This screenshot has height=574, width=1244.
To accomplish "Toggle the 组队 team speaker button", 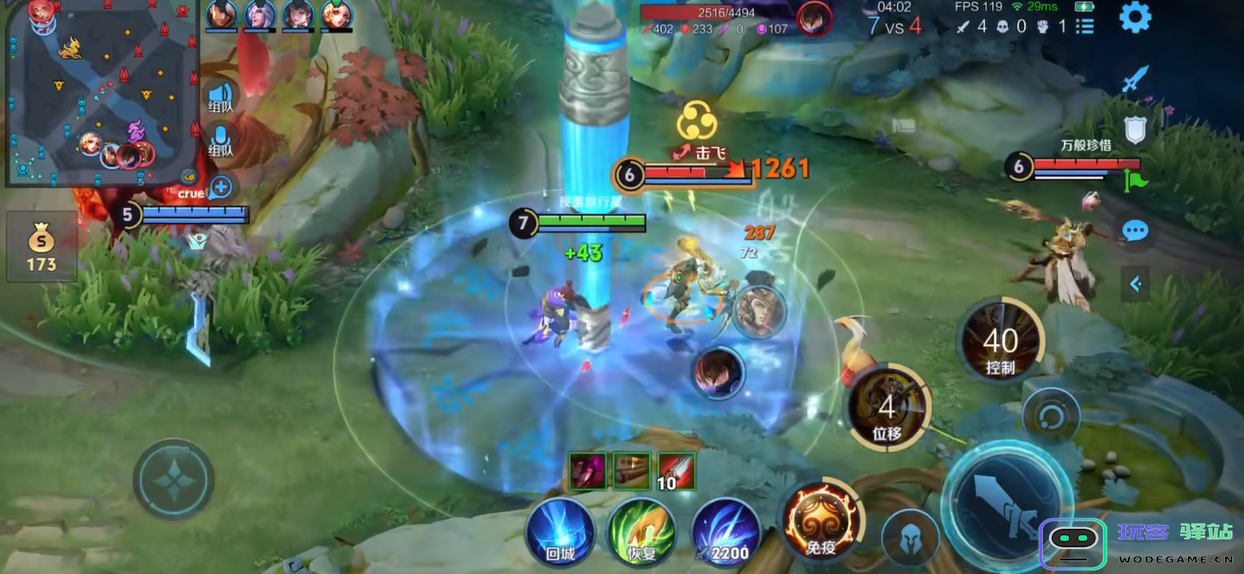I will [x=221, y=99].
